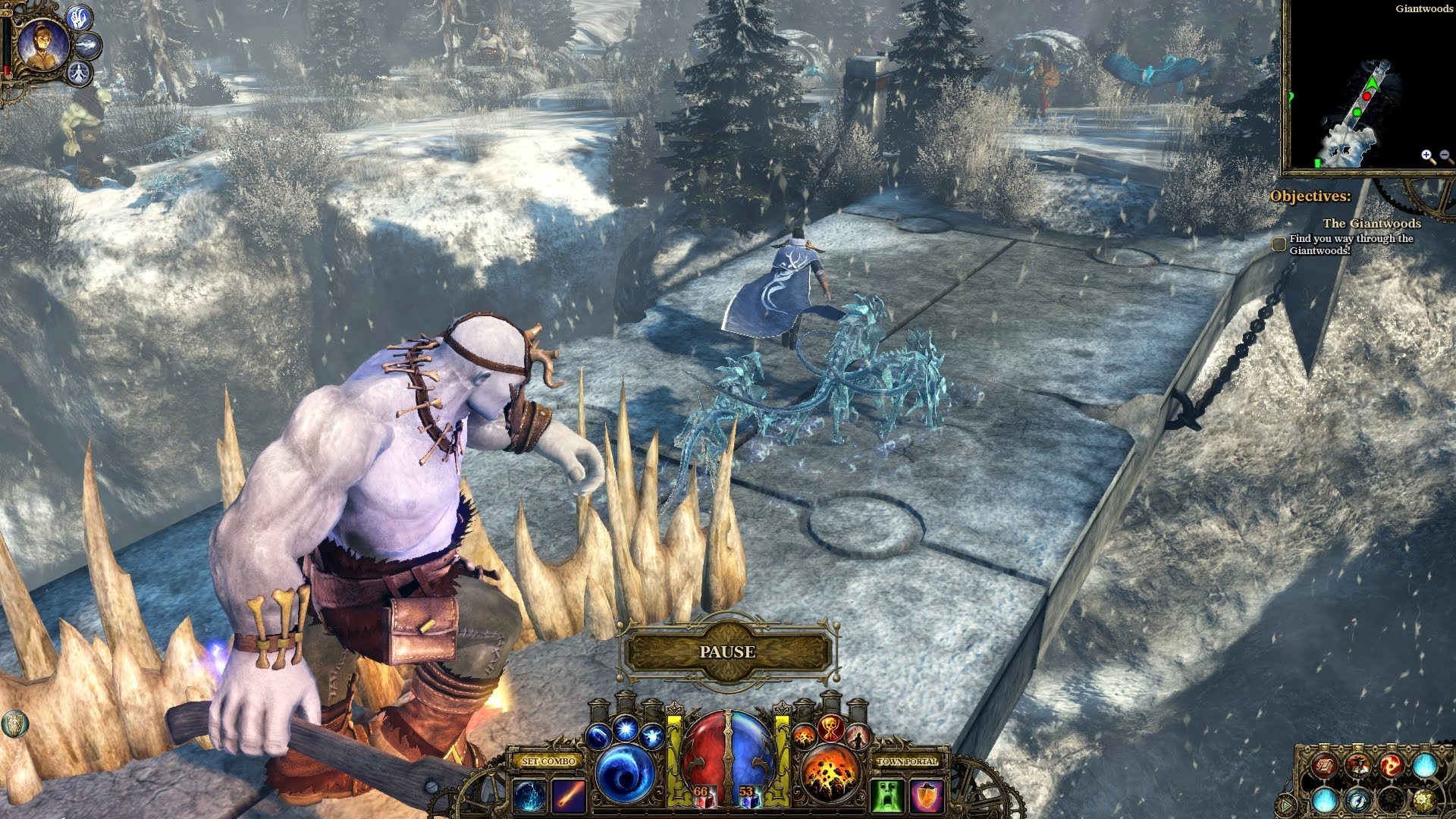Activate the skull spell in the right skill cluster

(830, 728)
